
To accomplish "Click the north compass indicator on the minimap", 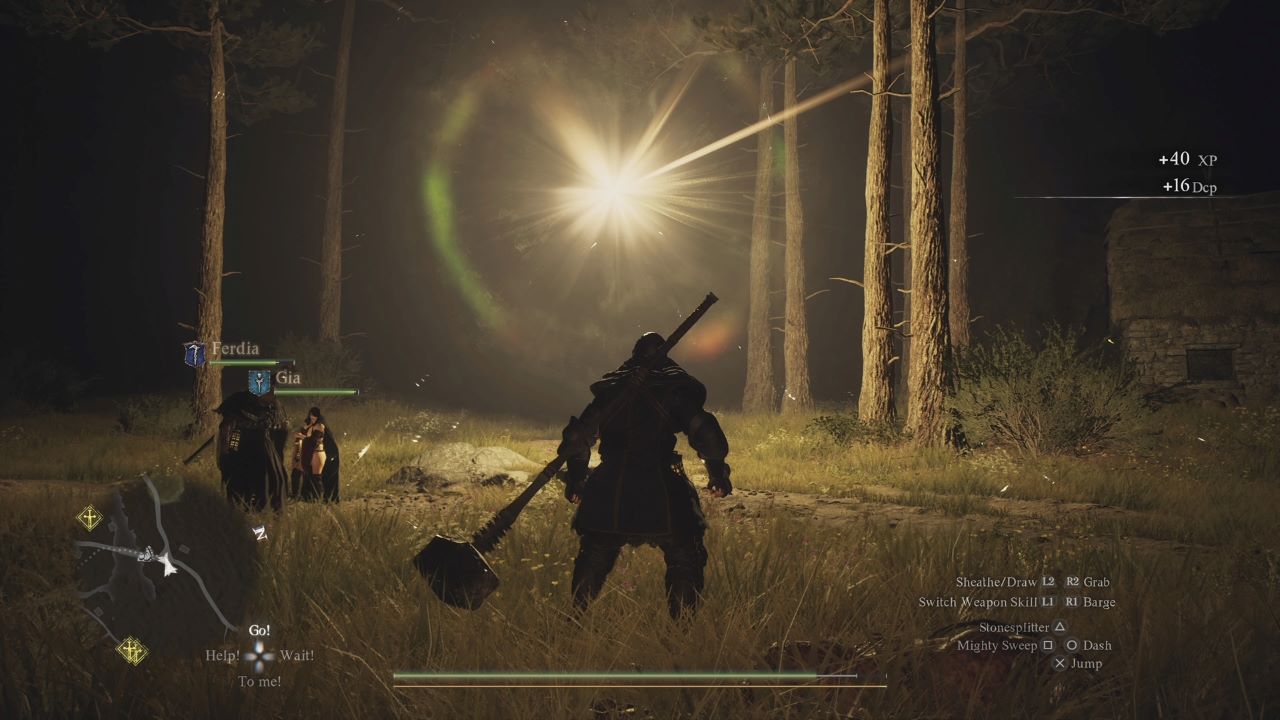I will click(x=259, y=532).
